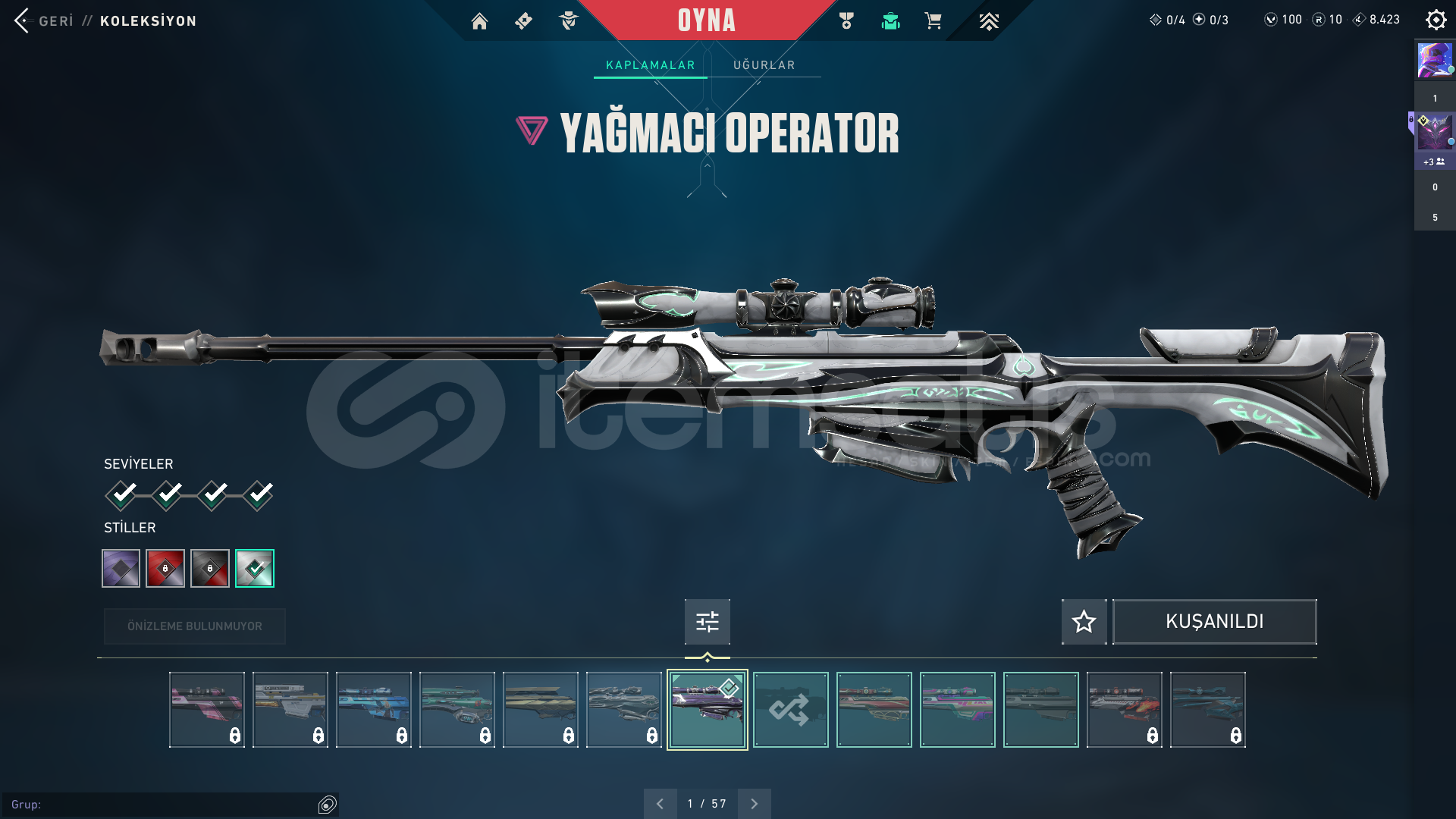This screenshot has width=1456, height=819.
Task: Go to the previous skin page
Action: click(x=660, y=804)
